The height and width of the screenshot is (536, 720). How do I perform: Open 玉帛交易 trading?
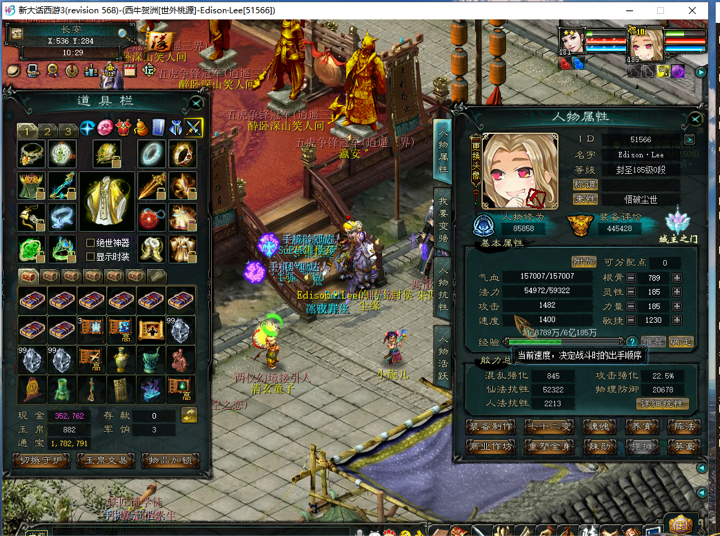104,460
